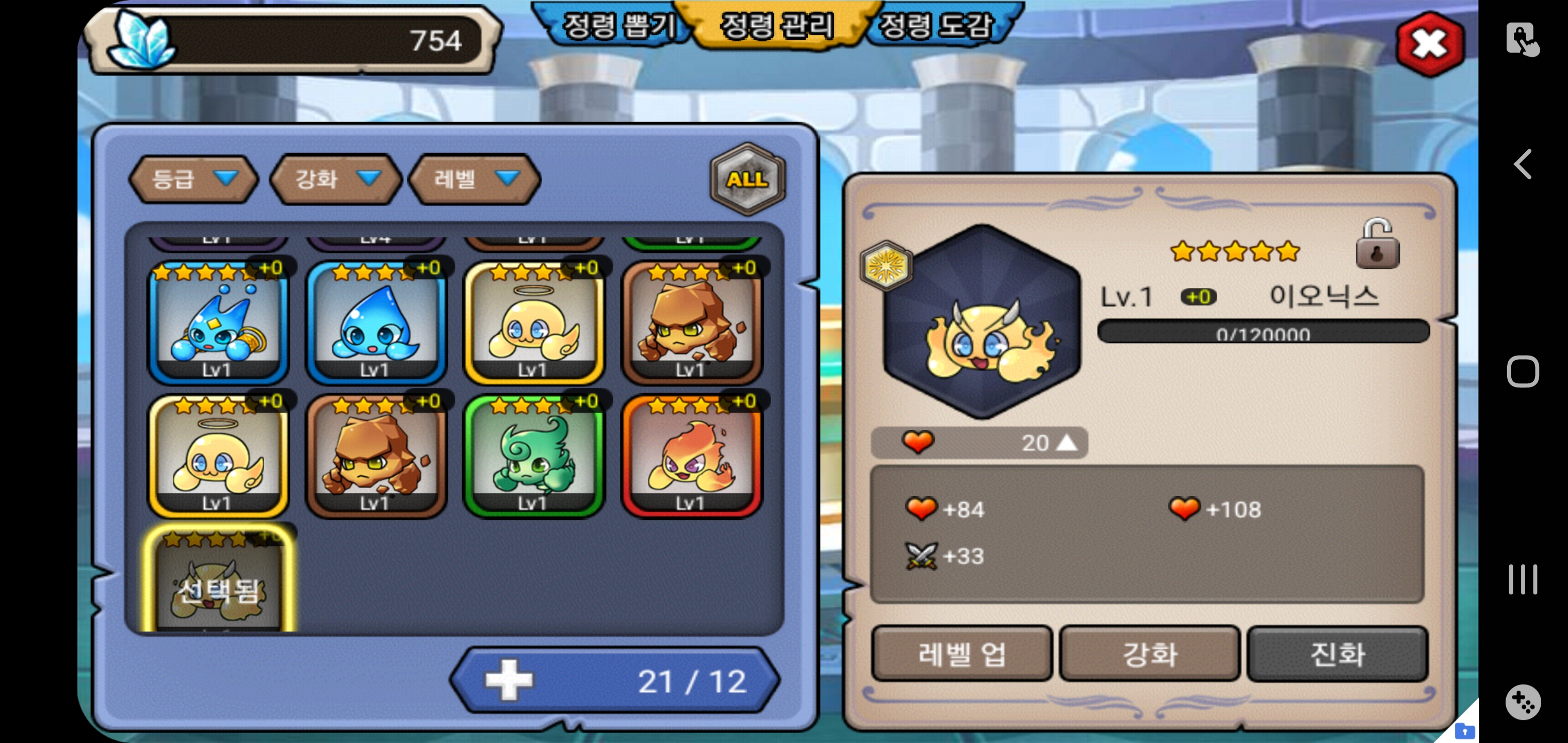This screenshot has height=743, width=1568.
Task: Expand the heart stat 20 arrow
Action: [x=1066, y=443]
